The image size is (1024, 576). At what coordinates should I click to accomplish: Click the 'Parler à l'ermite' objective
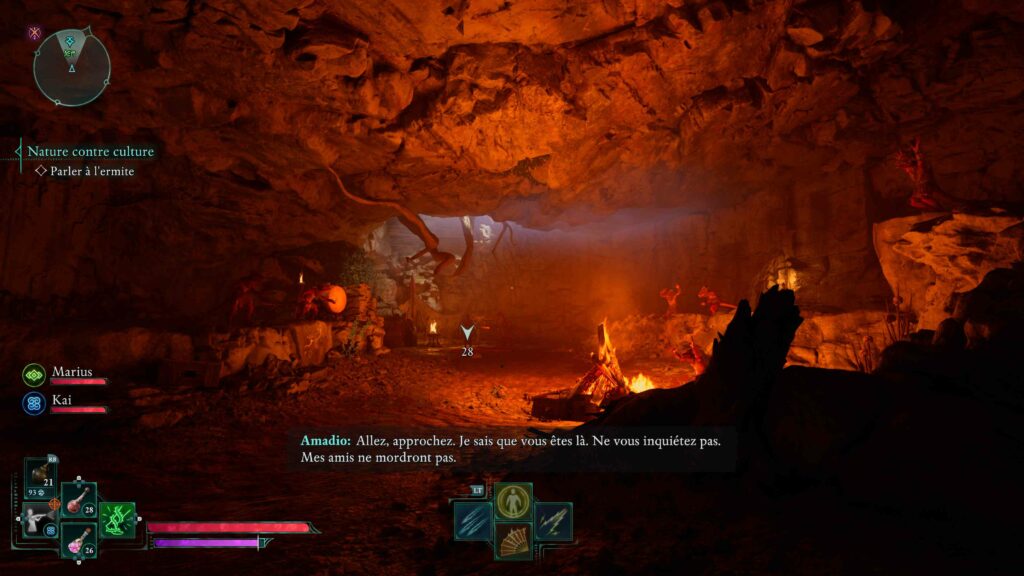point(91,171)
